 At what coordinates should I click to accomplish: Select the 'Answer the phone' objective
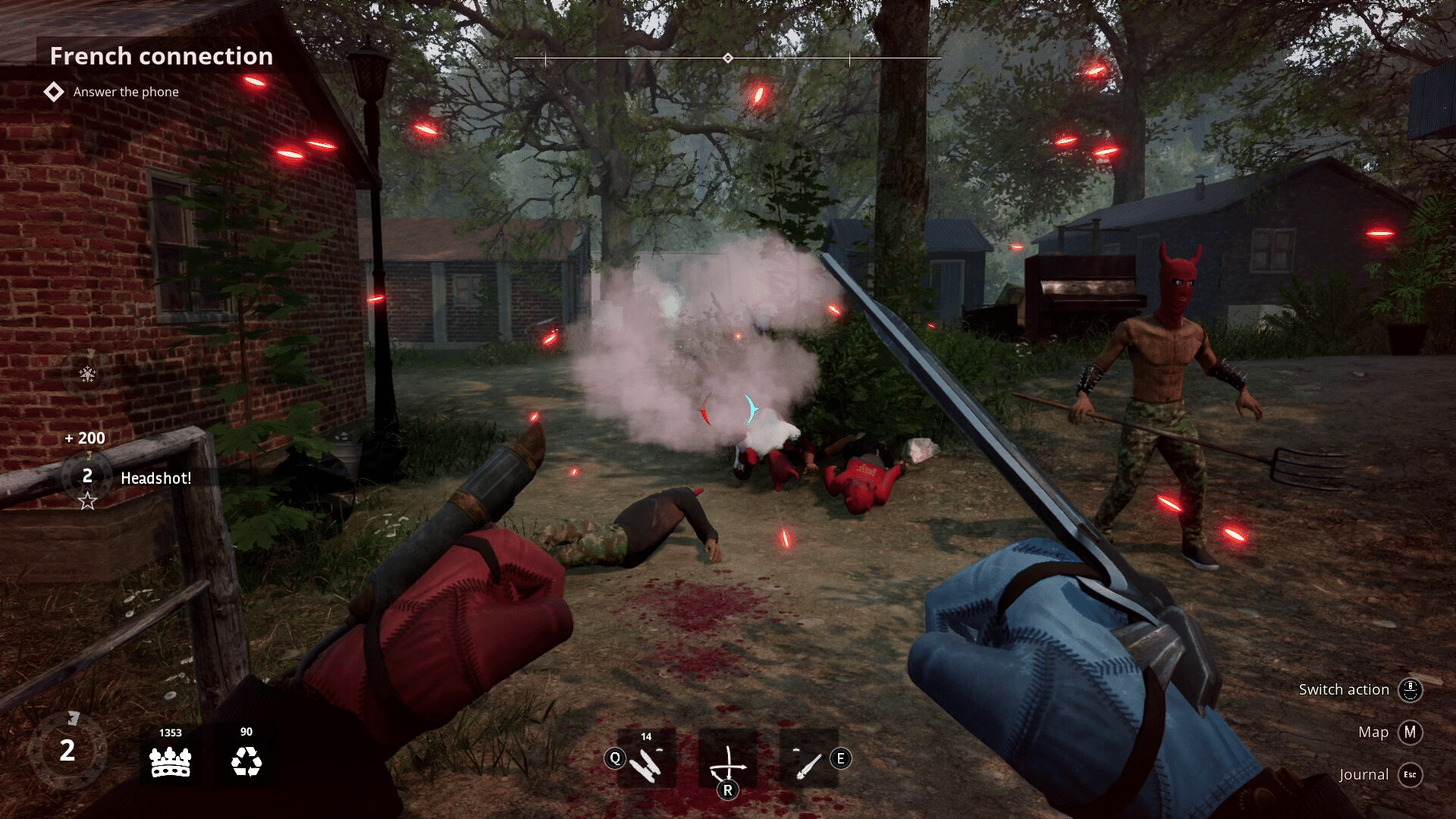[126, 92]
